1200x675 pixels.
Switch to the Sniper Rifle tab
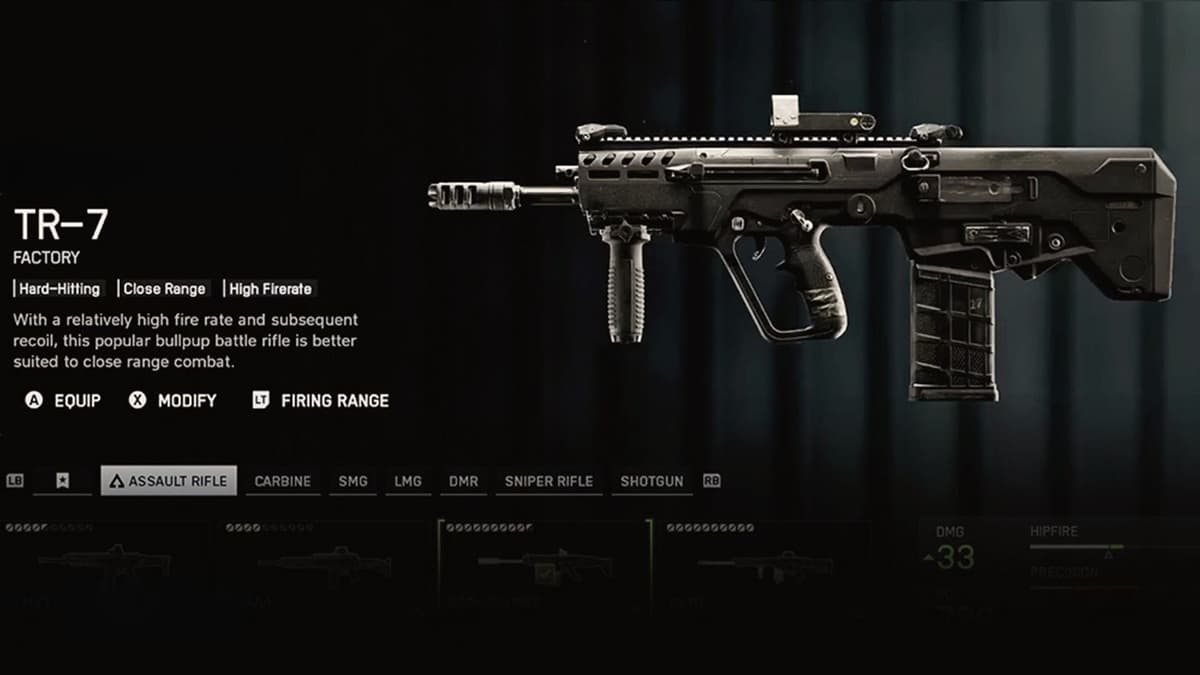[549, 481]
